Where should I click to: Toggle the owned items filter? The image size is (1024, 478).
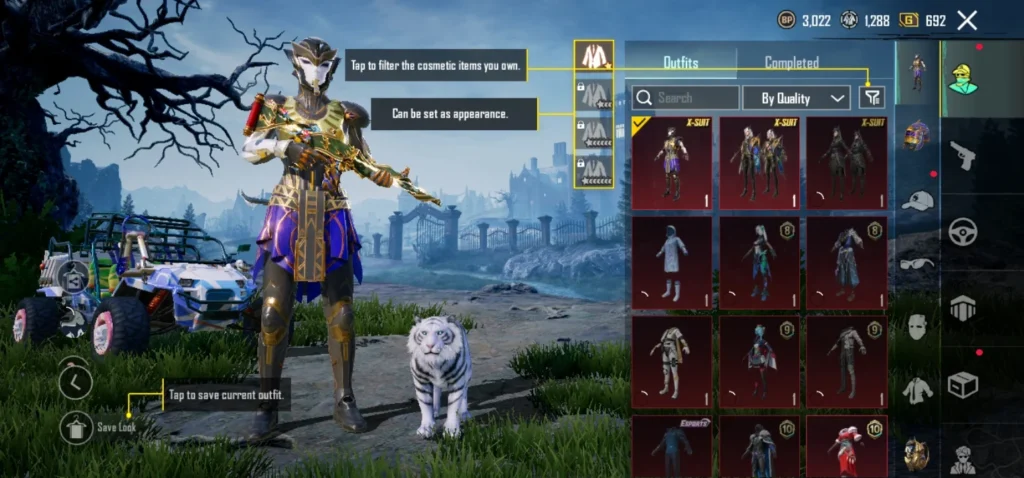click(872, 97)
